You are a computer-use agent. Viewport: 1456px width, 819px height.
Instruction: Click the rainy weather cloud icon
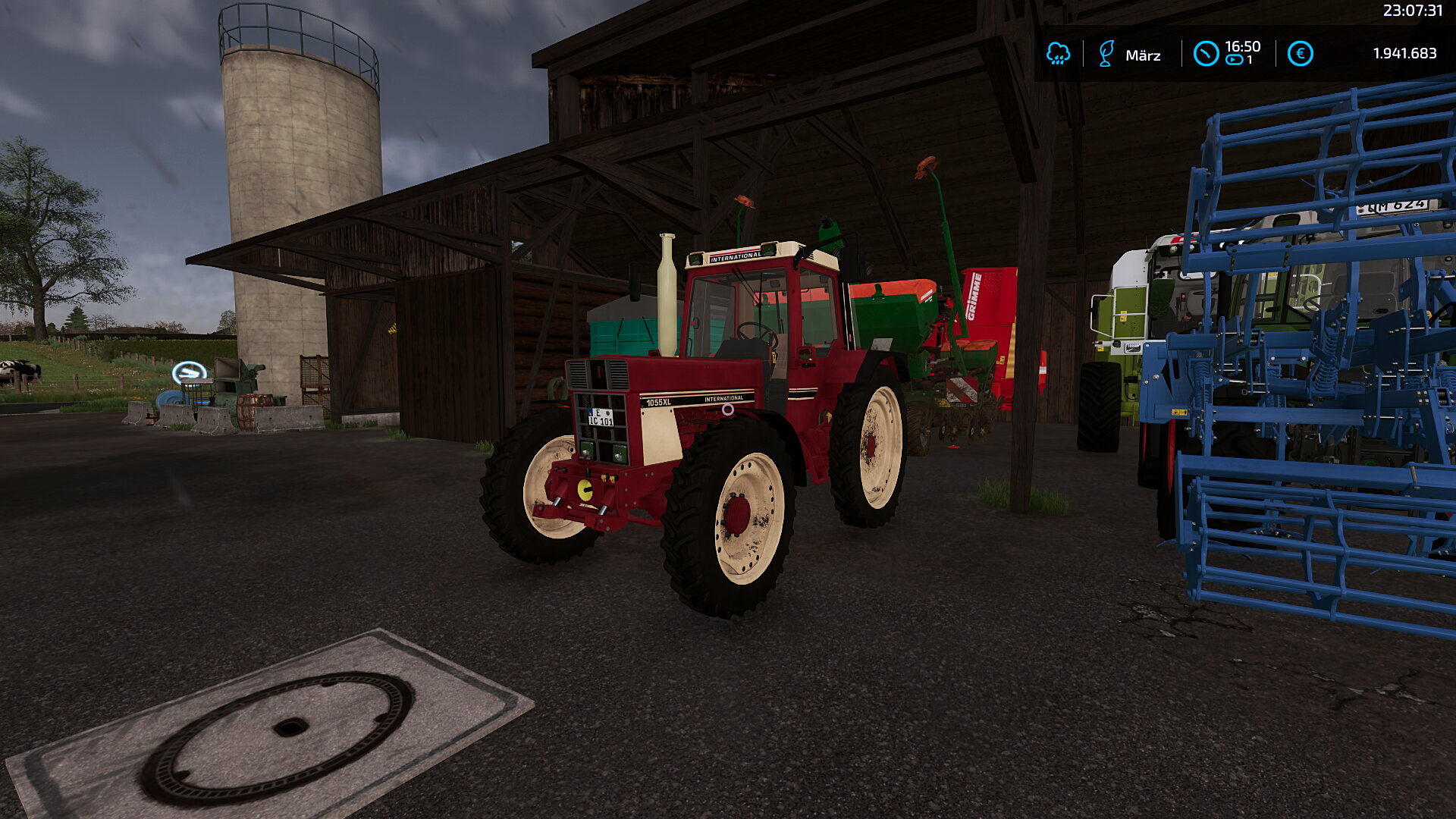pyautogui.click(x=1058, y=54)
